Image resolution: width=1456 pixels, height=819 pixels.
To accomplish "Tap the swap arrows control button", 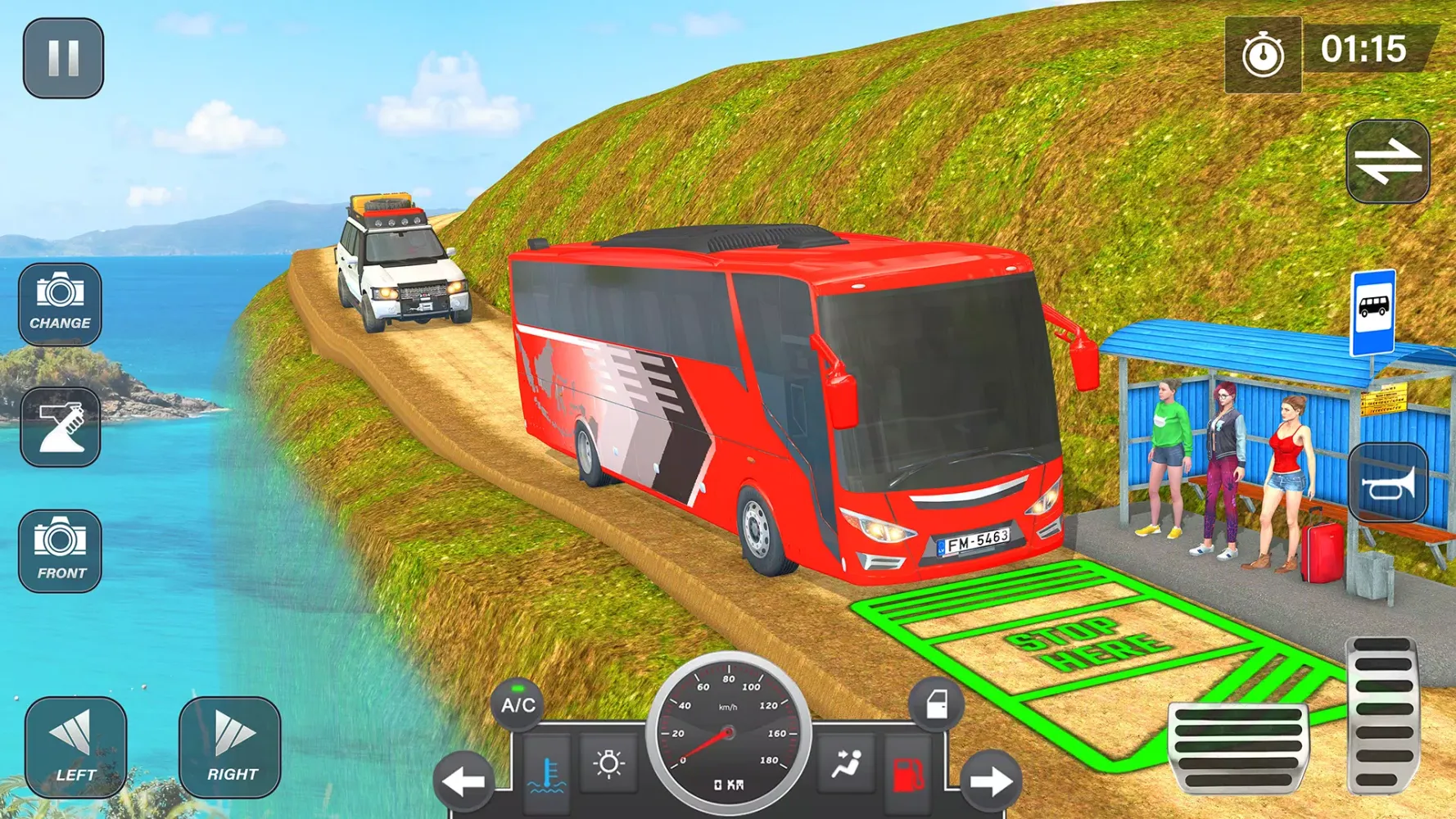I will coord(1388,161).
